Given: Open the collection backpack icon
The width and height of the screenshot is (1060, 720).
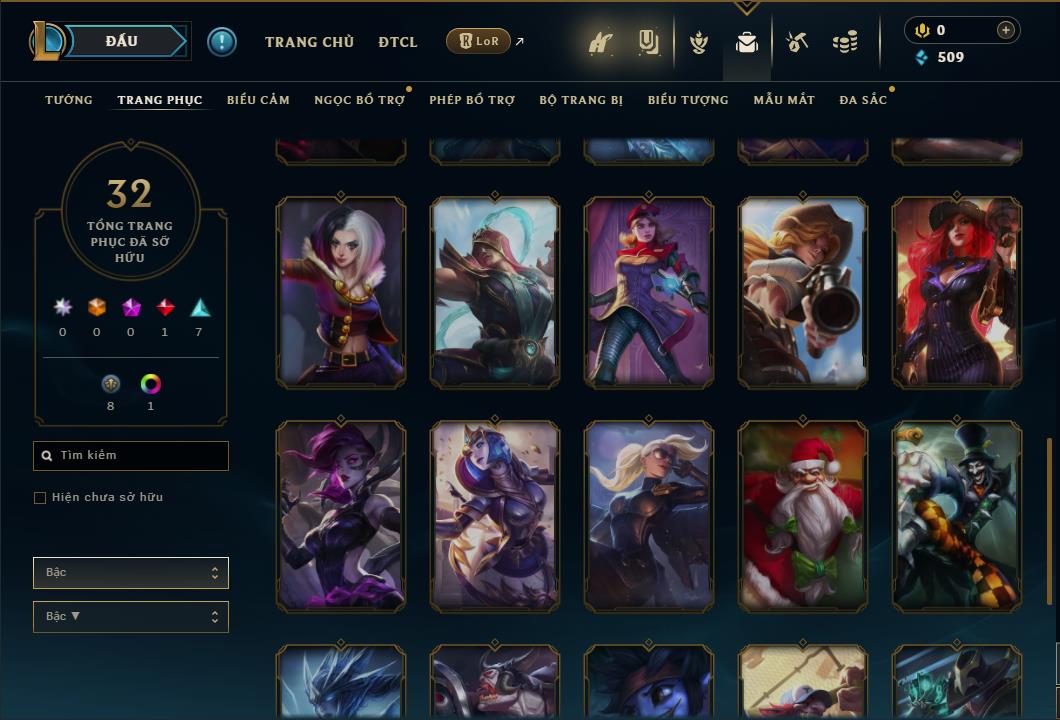Looking at the screenshot, I should (x=746, y=42).
